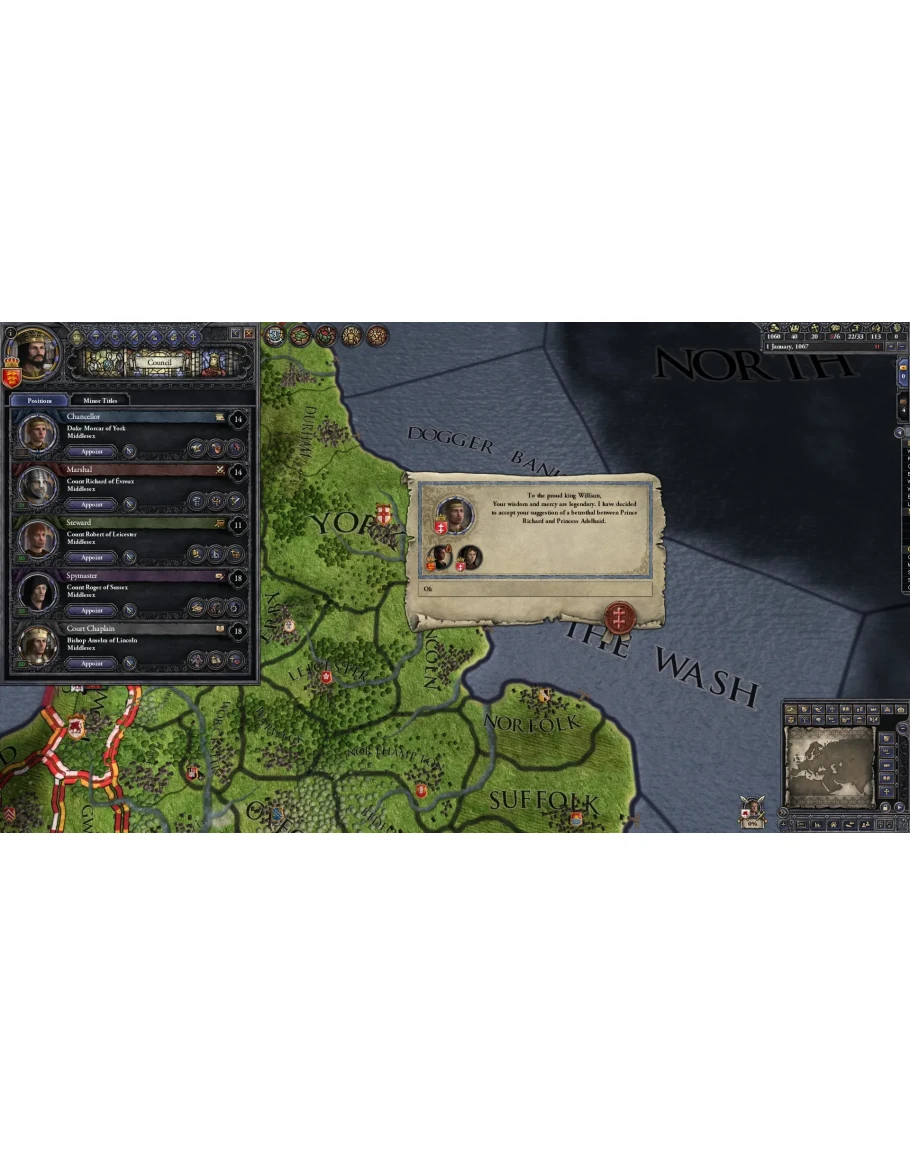View Marshal Count Richard's portrait
This screenshot has height=1155, width=910.
(x=38, y=487)
